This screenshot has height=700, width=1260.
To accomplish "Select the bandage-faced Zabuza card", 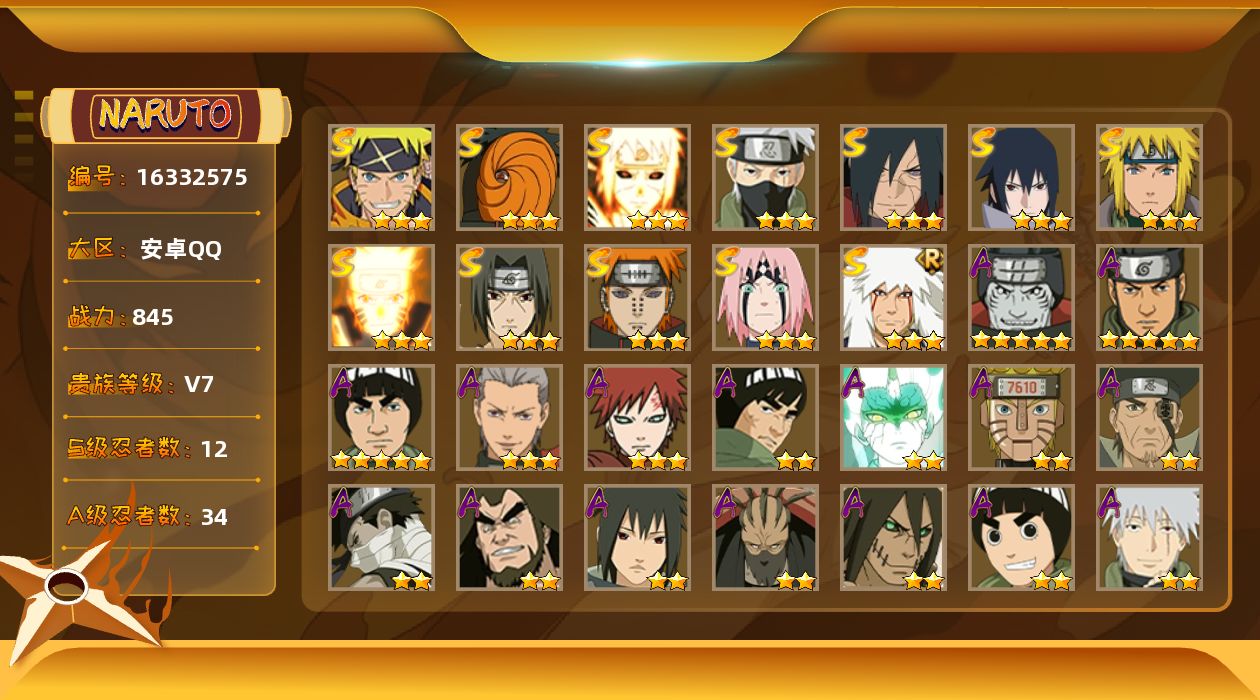I will 381,537.
